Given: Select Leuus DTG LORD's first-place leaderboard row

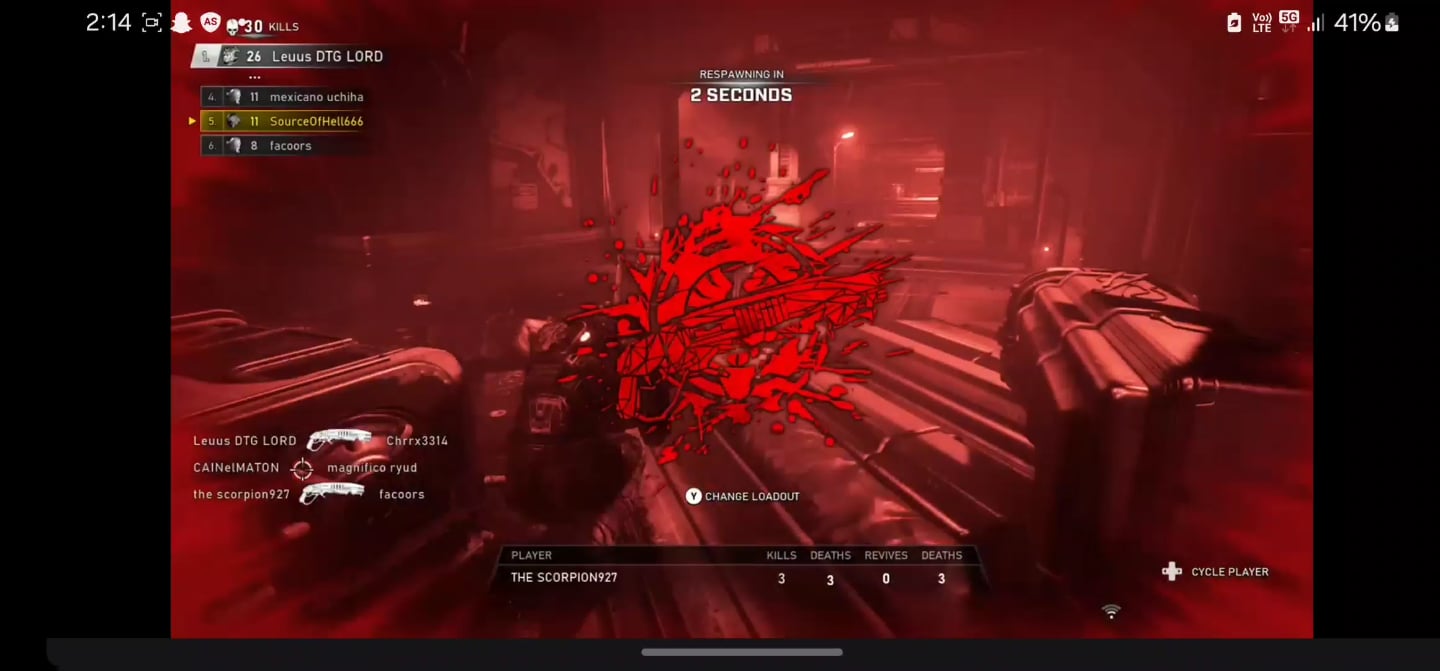Looking at the screenshot, I should pyautogui.click(x=289, y=57).
